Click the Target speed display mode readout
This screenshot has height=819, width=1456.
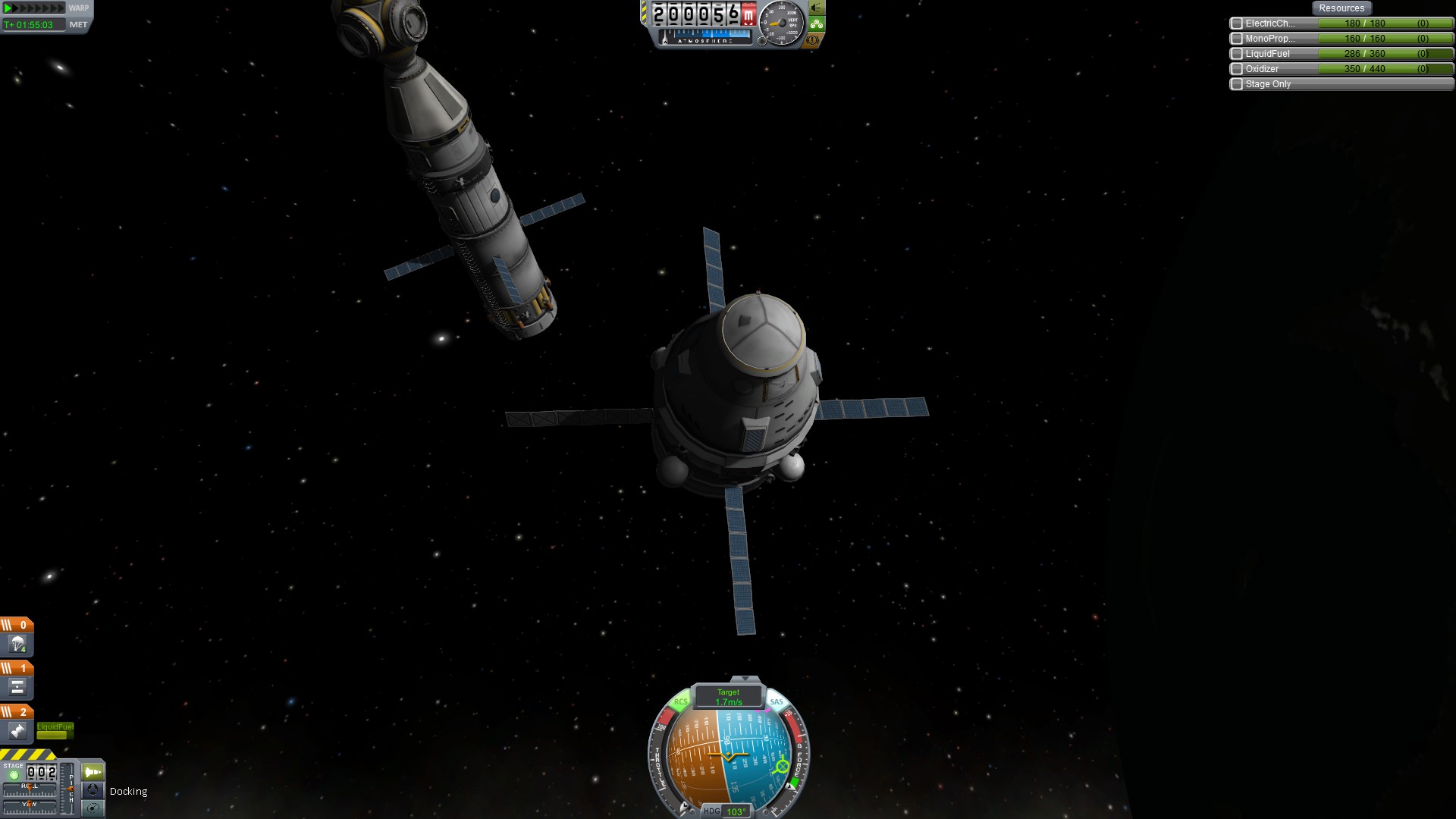coord(728,697)
